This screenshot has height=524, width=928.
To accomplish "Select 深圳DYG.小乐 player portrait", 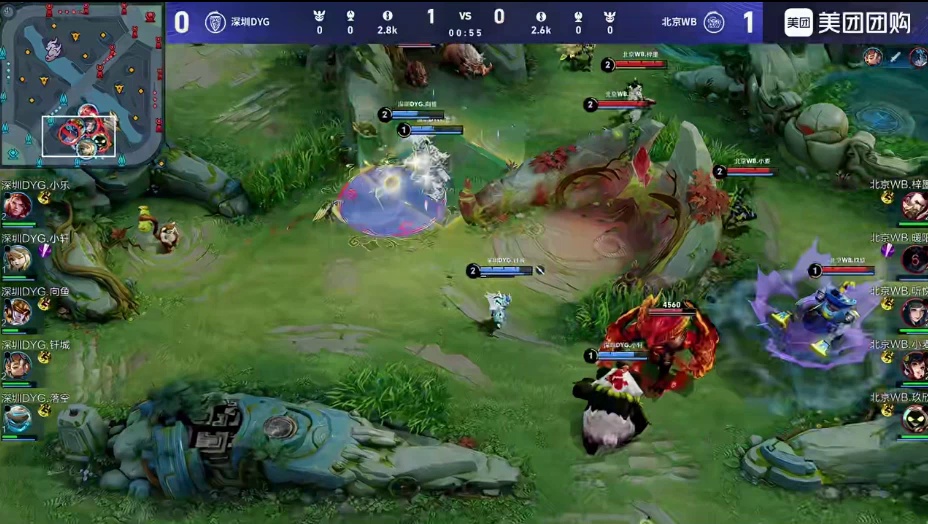I will tap(16, 207).
